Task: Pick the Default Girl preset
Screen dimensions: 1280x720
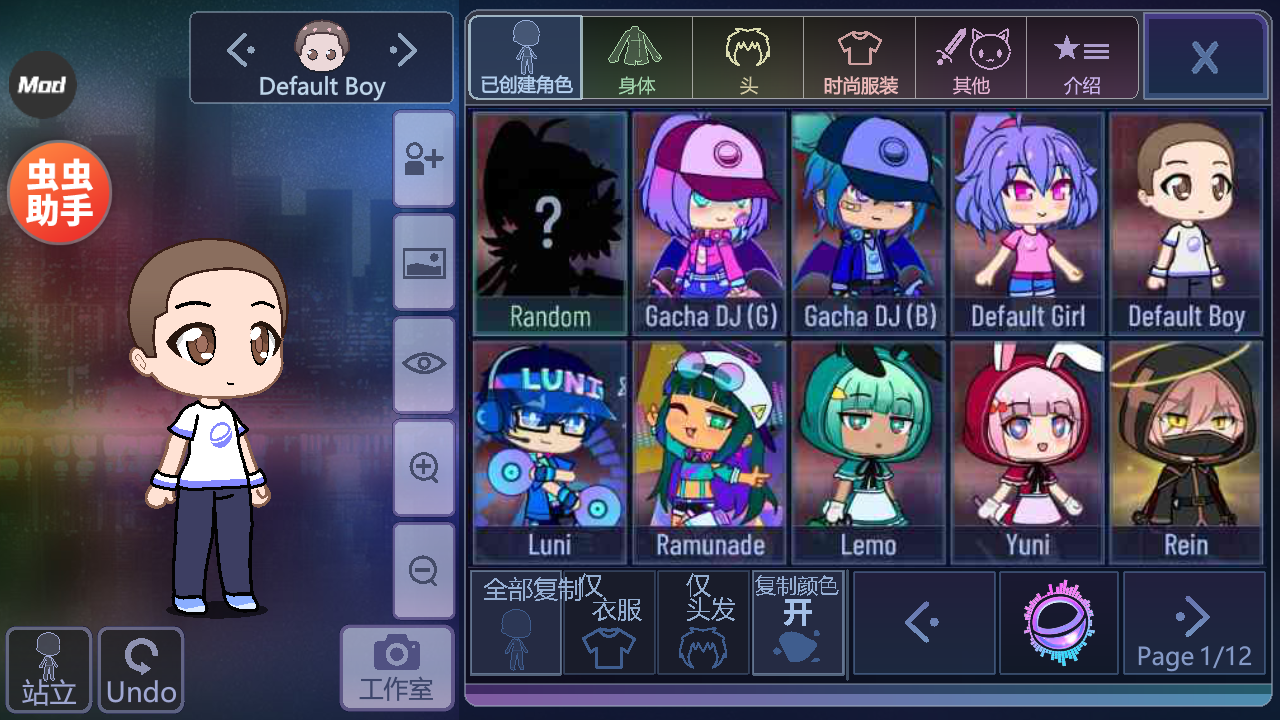Action: [x=1027, y=223]
